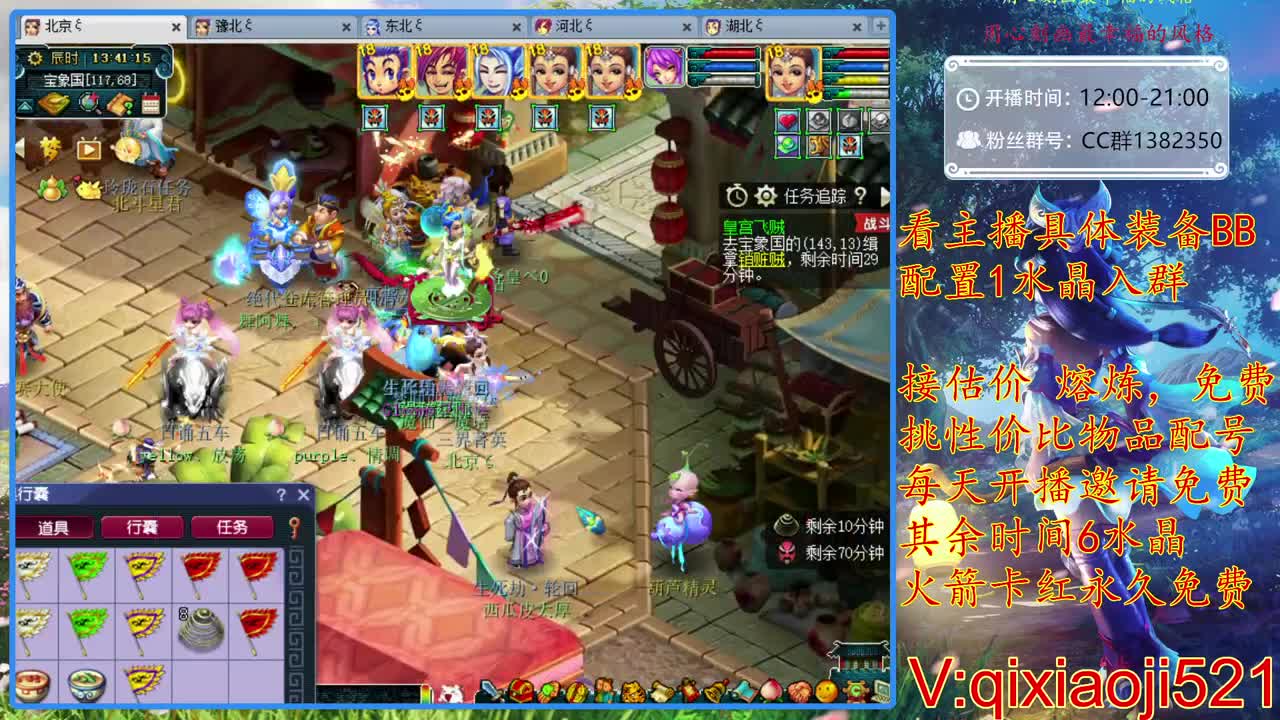Click the compass minimap icon below 宝象国 coordinates
The width and height of the screenshot is (1280, 720).
tap(87, 101)
